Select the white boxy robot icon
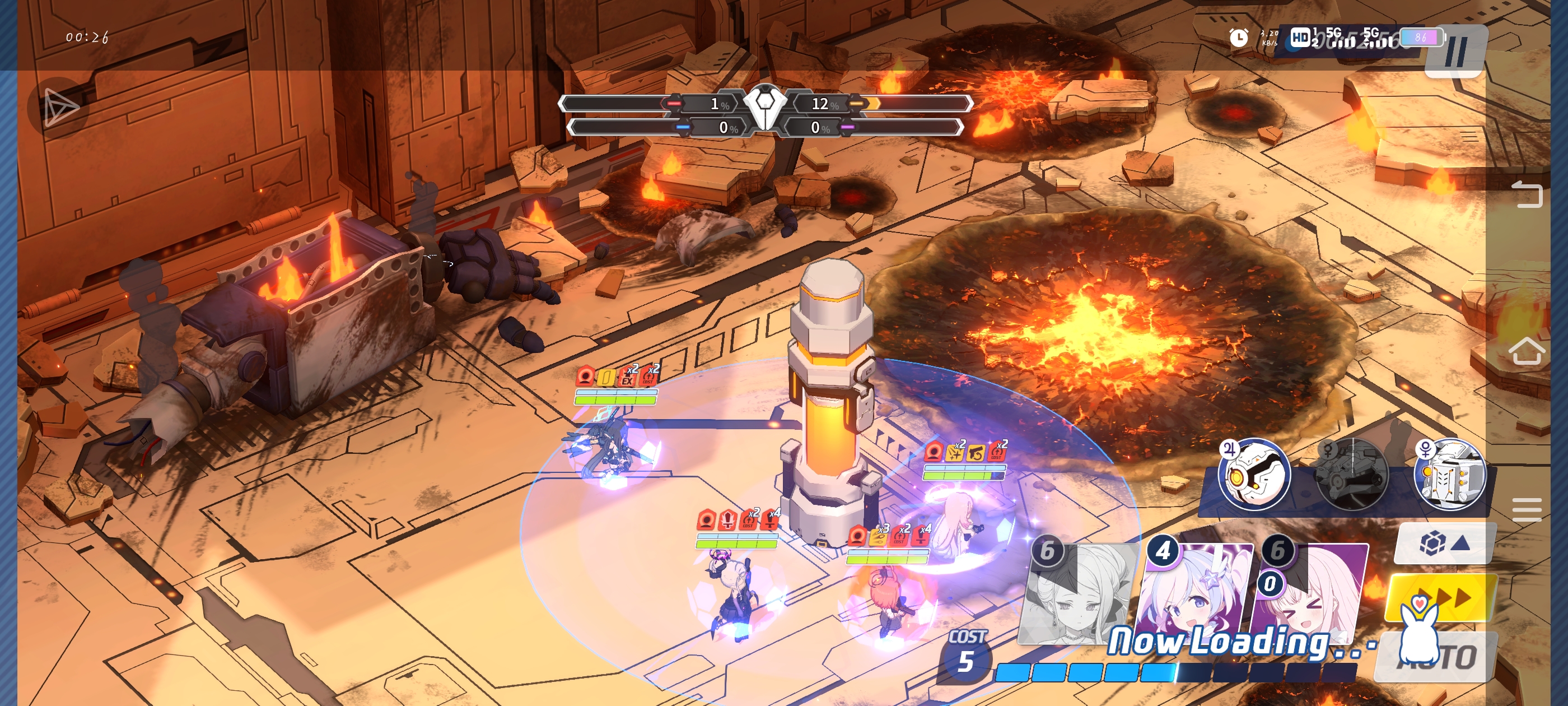 tap(1449, 475)
